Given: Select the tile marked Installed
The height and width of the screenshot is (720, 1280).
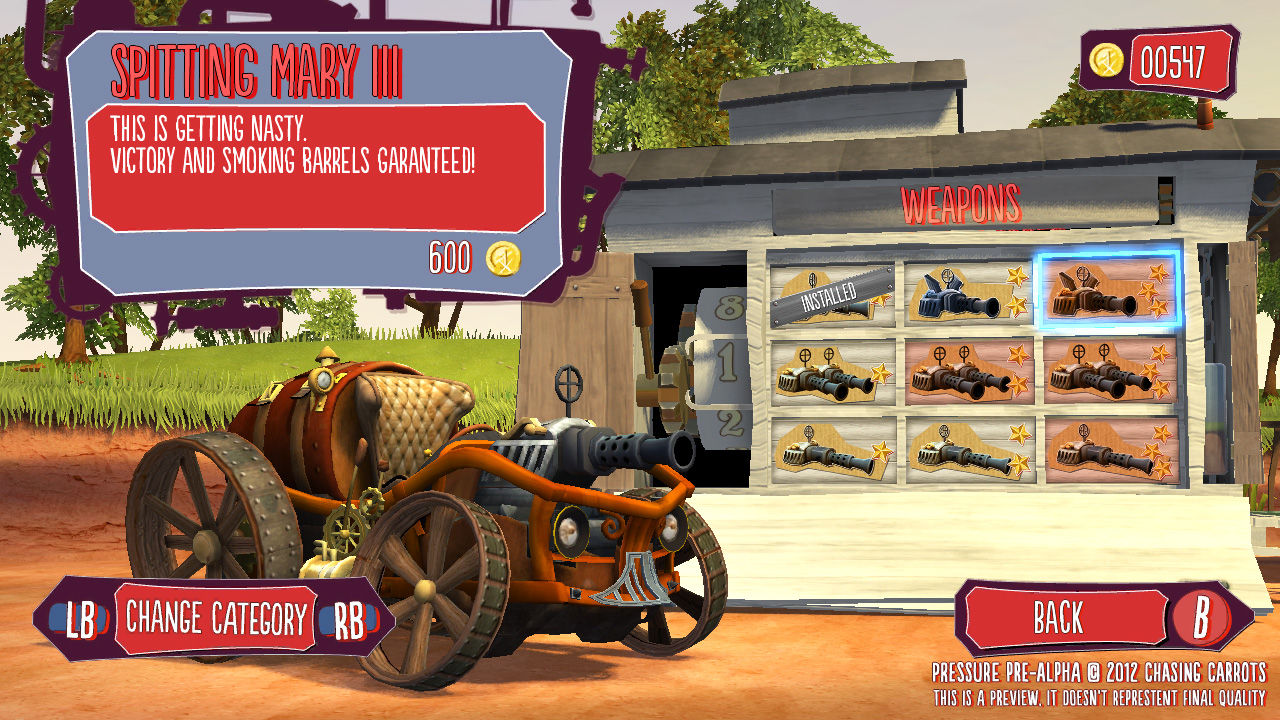Looking at the screenshot, I should (832, 294).
